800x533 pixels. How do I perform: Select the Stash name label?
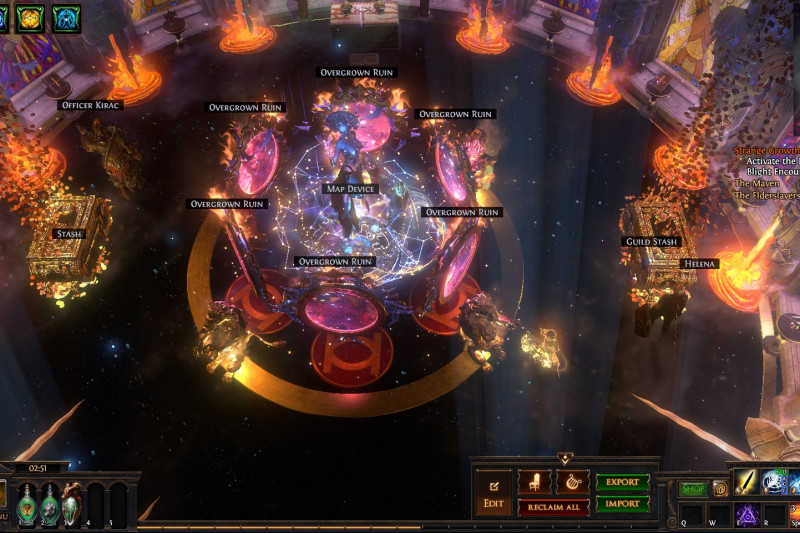click(x=69, y=234)
